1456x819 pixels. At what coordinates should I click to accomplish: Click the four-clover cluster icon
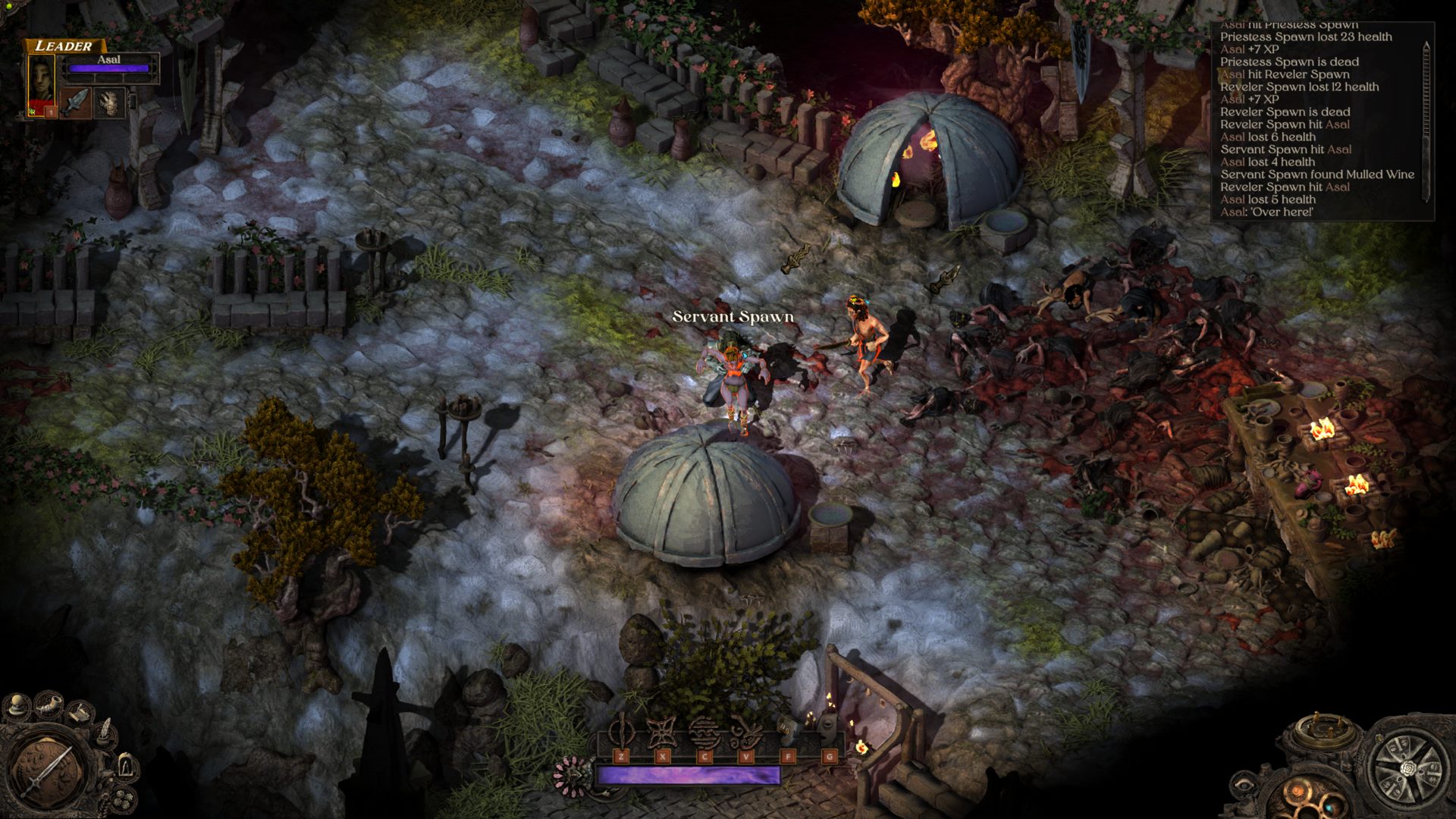pos(123,799)
